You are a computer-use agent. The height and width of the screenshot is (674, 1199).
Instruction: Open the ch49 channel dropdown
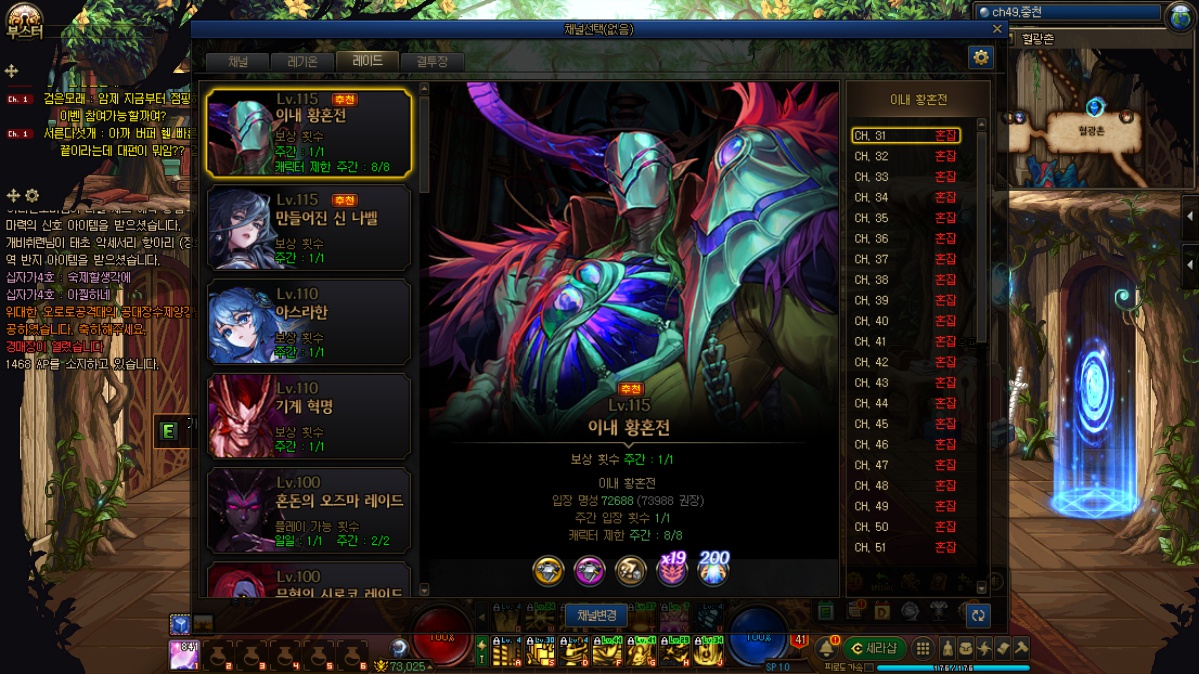(x=1070, y=13)
